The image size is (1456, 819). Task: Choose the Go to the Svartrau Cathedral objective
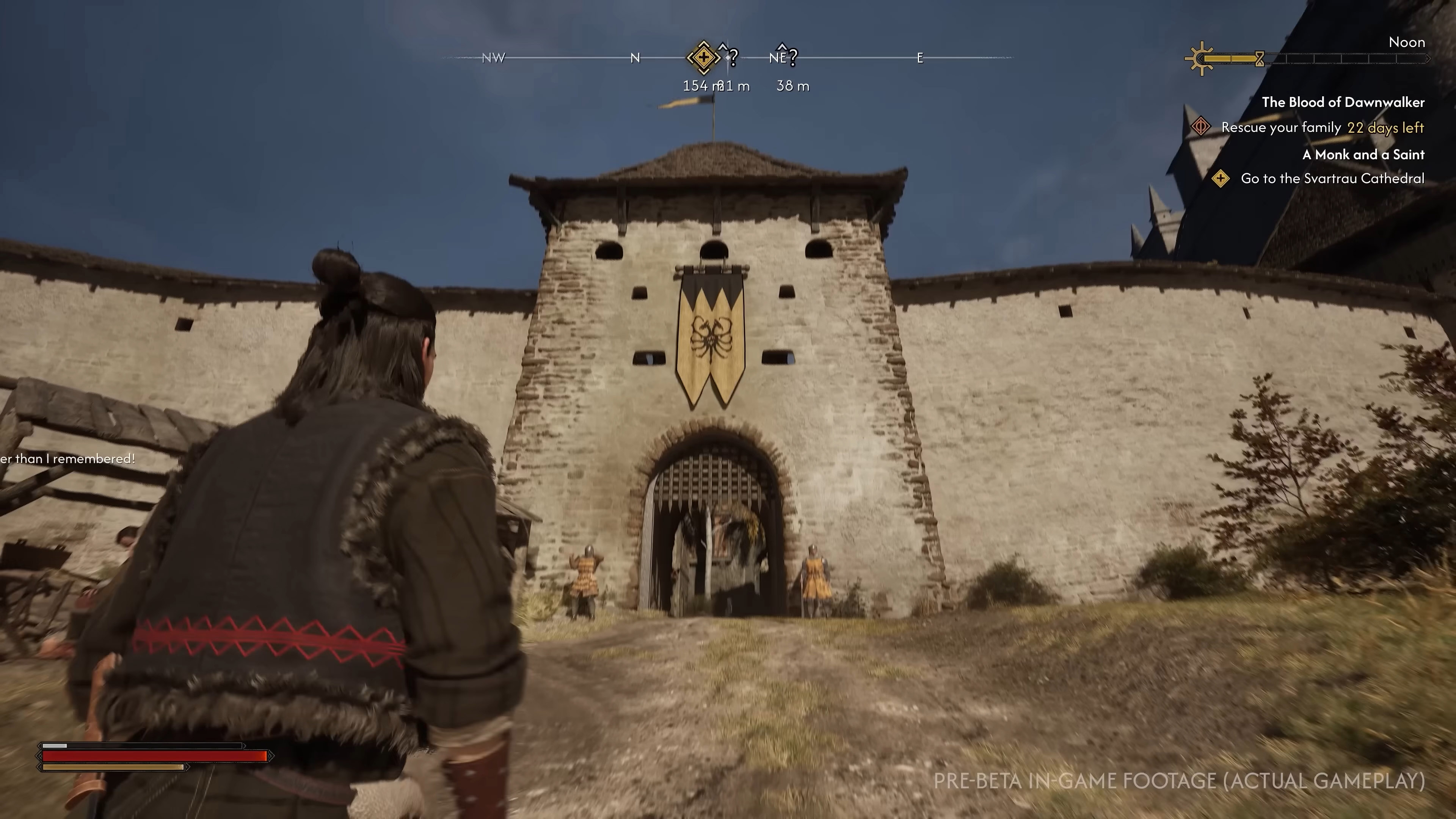coord(1332,179)
